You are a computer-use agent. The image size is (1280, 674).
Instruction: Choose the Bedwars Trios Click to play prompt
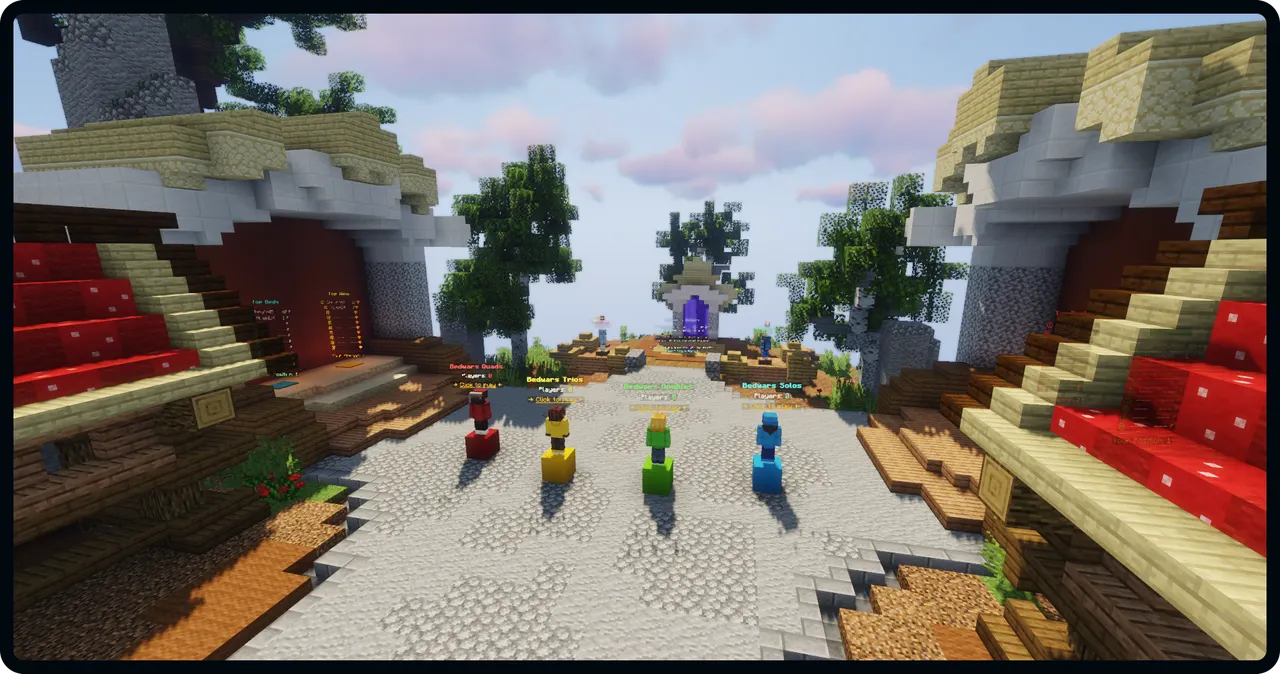tap(557, 399)
